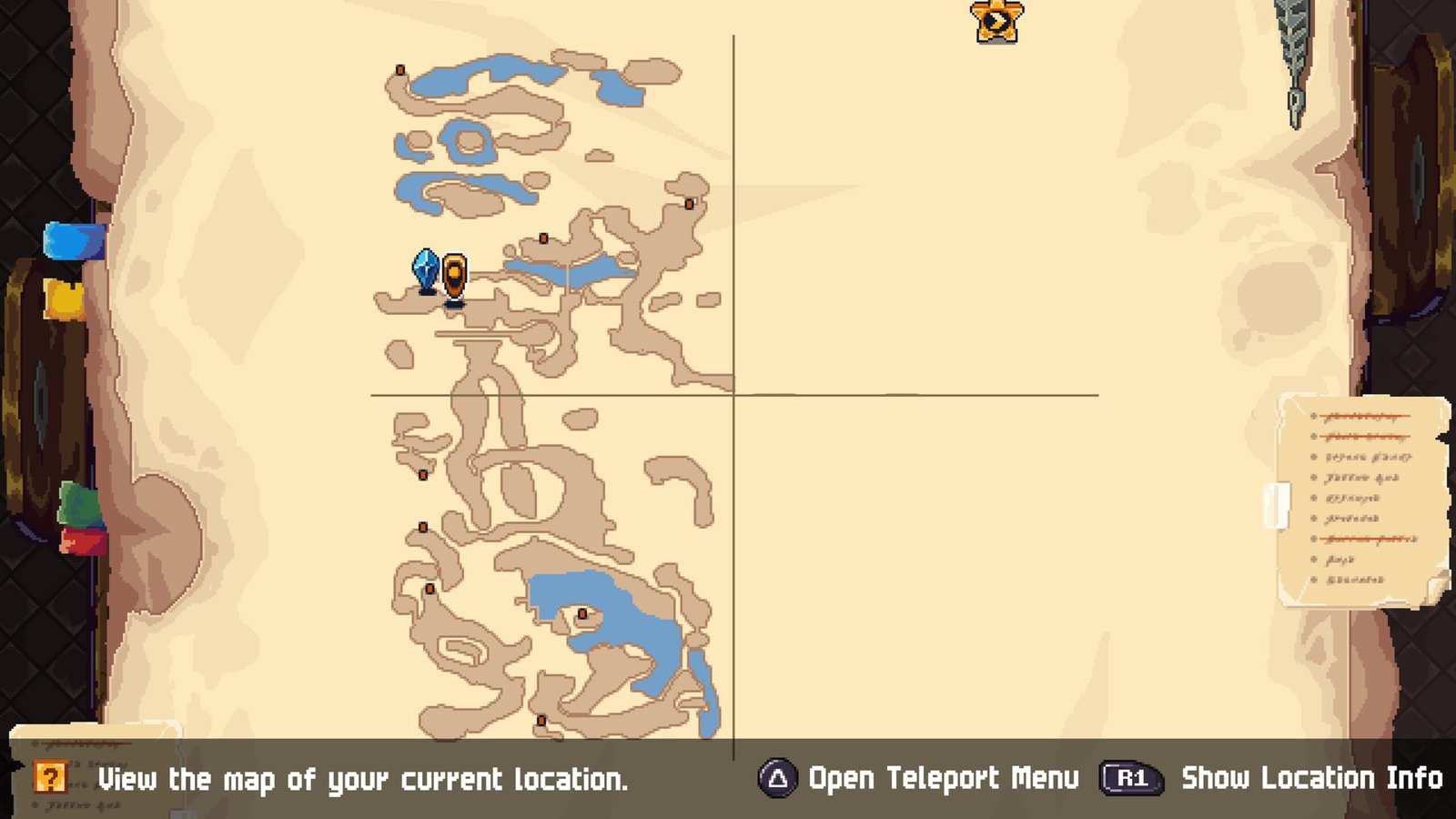Switch to the red bookmark tab

click(x=84, y=541)
